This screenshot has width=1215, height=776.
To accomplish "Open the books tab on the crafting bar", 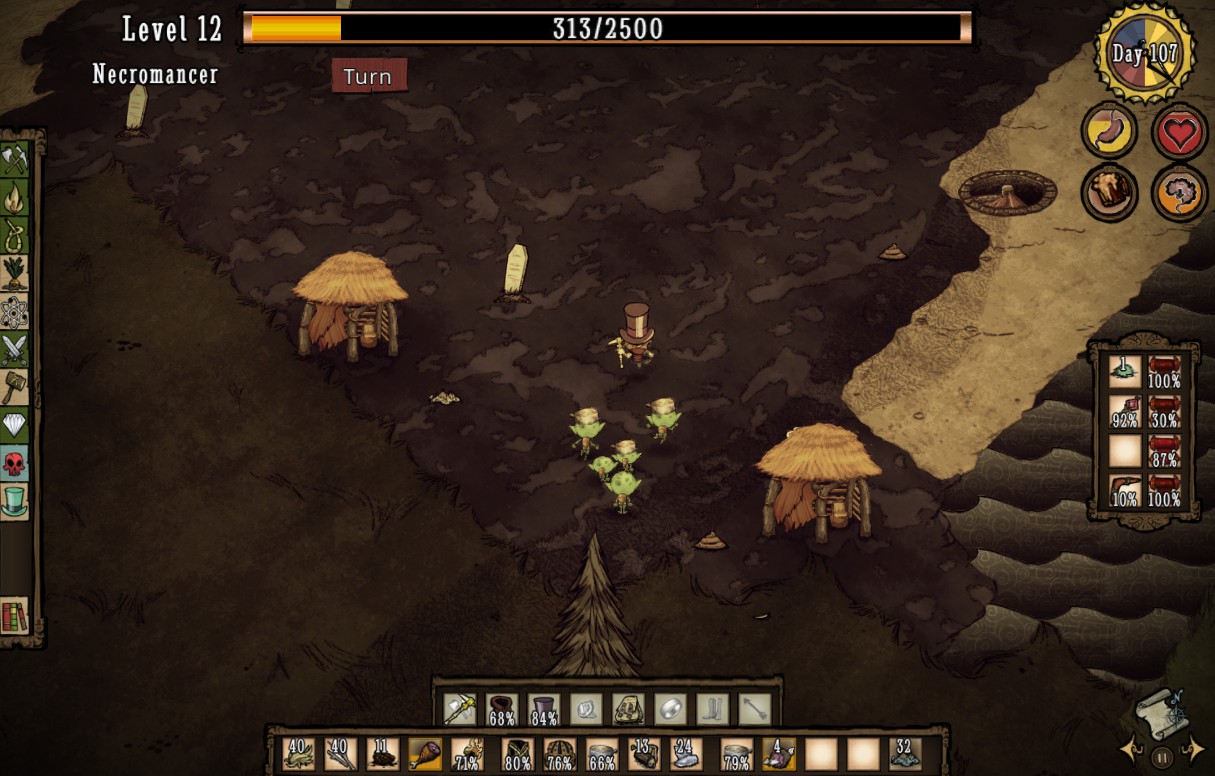I will [x=15, y=616].
